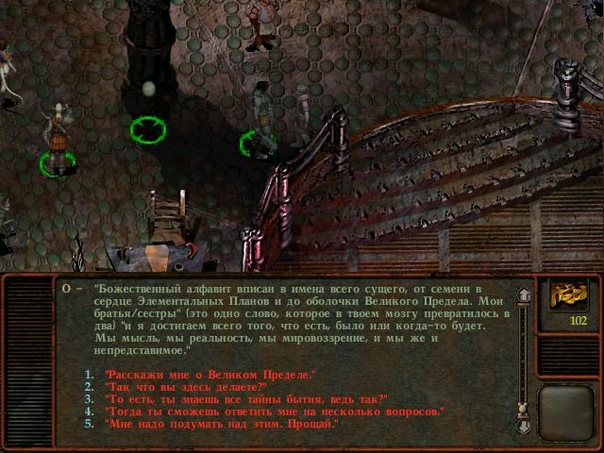This screenshot has height=453, width=604.
Task: Click the blank square button below gold
Action: [567, 408]
